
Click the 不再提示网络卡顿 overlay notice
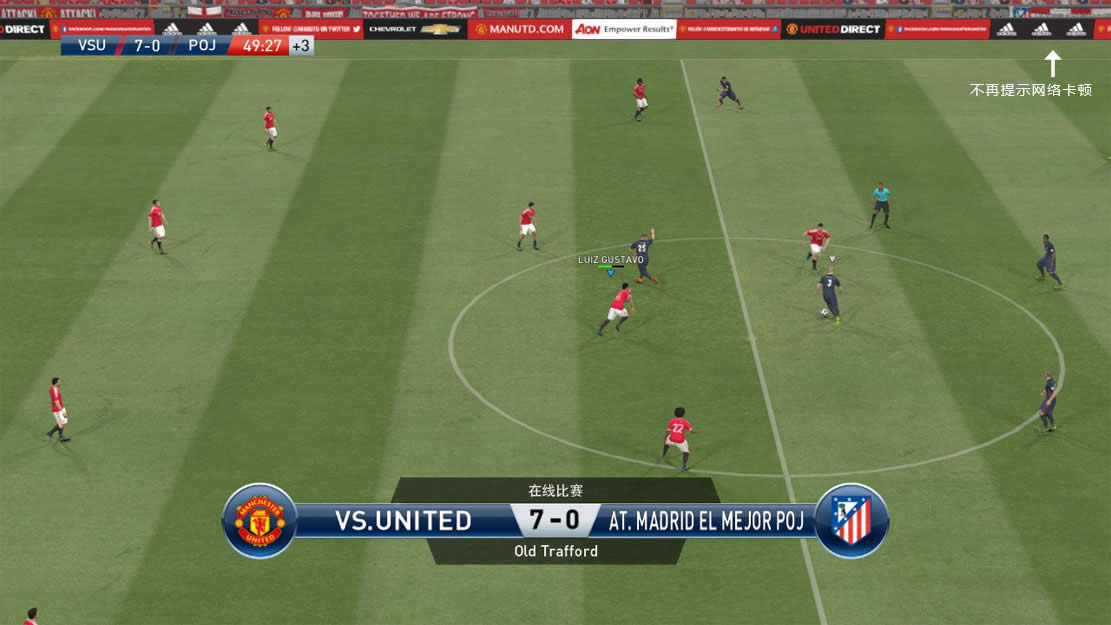(1030, 90)
